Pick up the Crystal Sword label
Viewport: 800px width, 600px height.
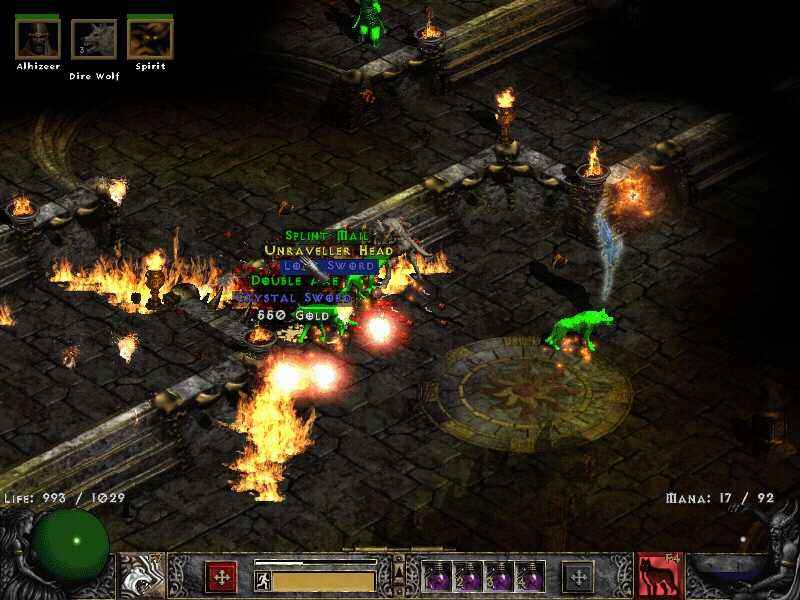tap(294, 298)
